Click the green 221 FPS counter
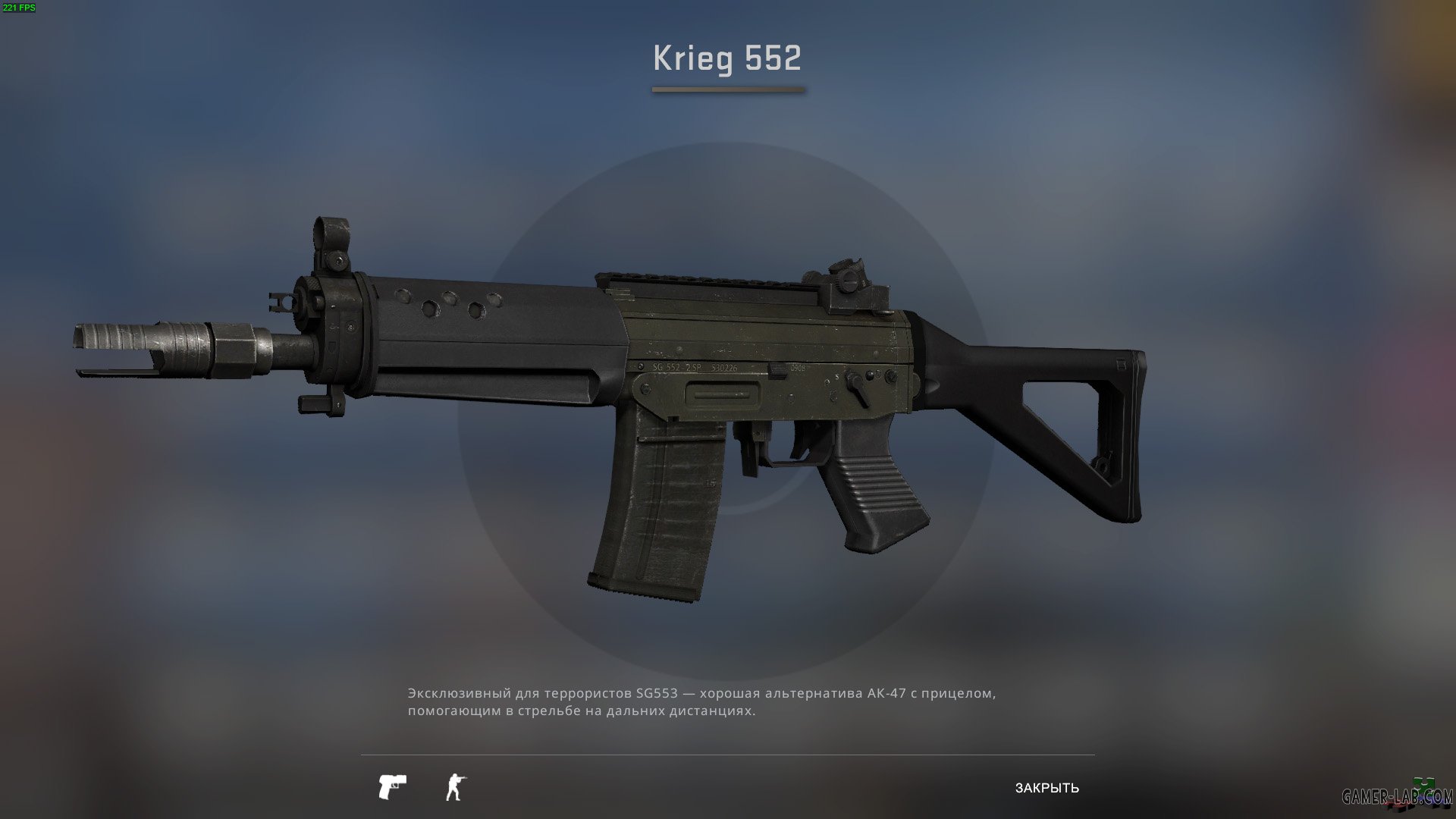Image resolution: width=1456 pixels, height=819 pixels. tap(20, 9)
